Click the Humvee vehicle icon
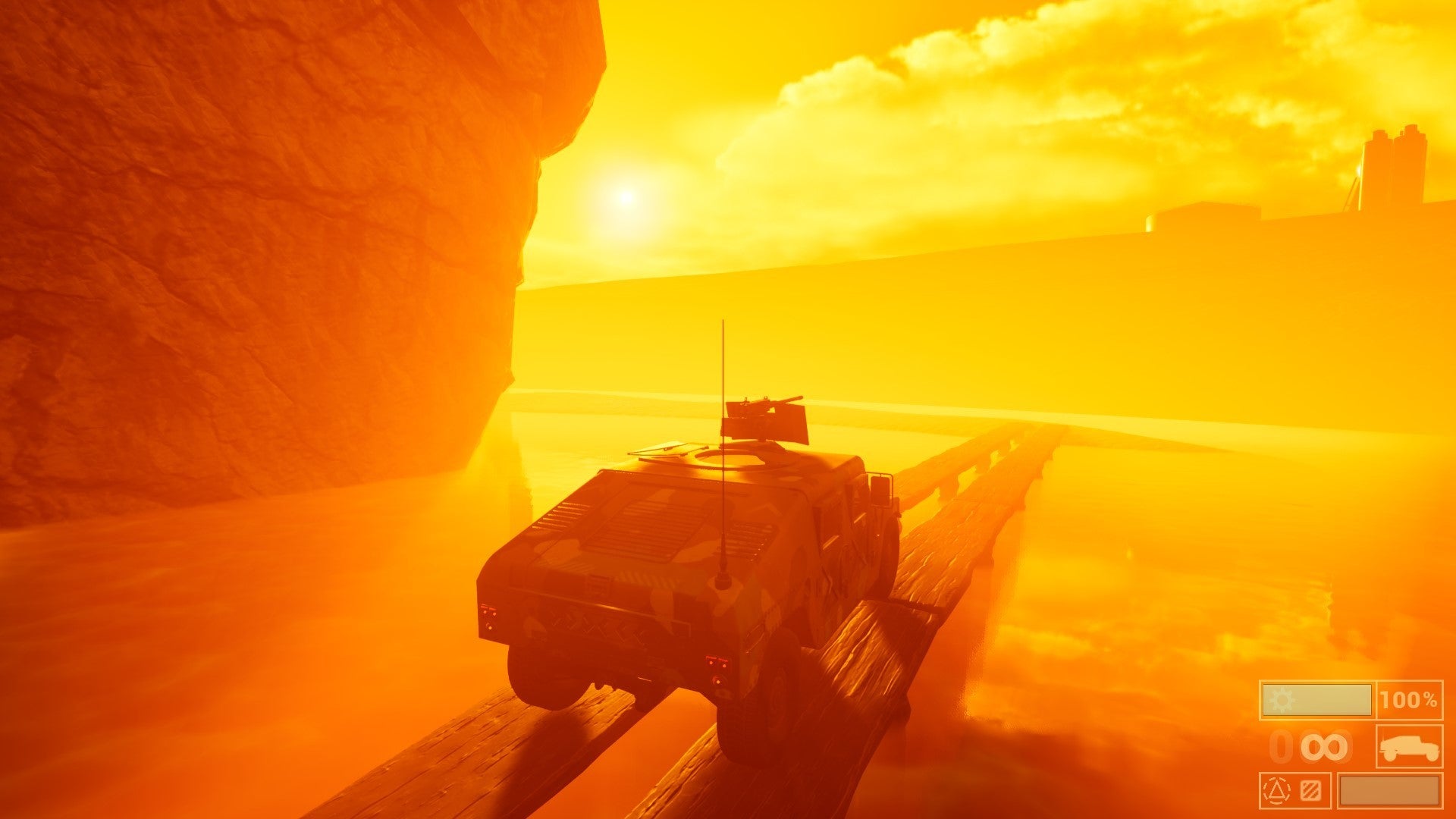 click(1410, 747)
